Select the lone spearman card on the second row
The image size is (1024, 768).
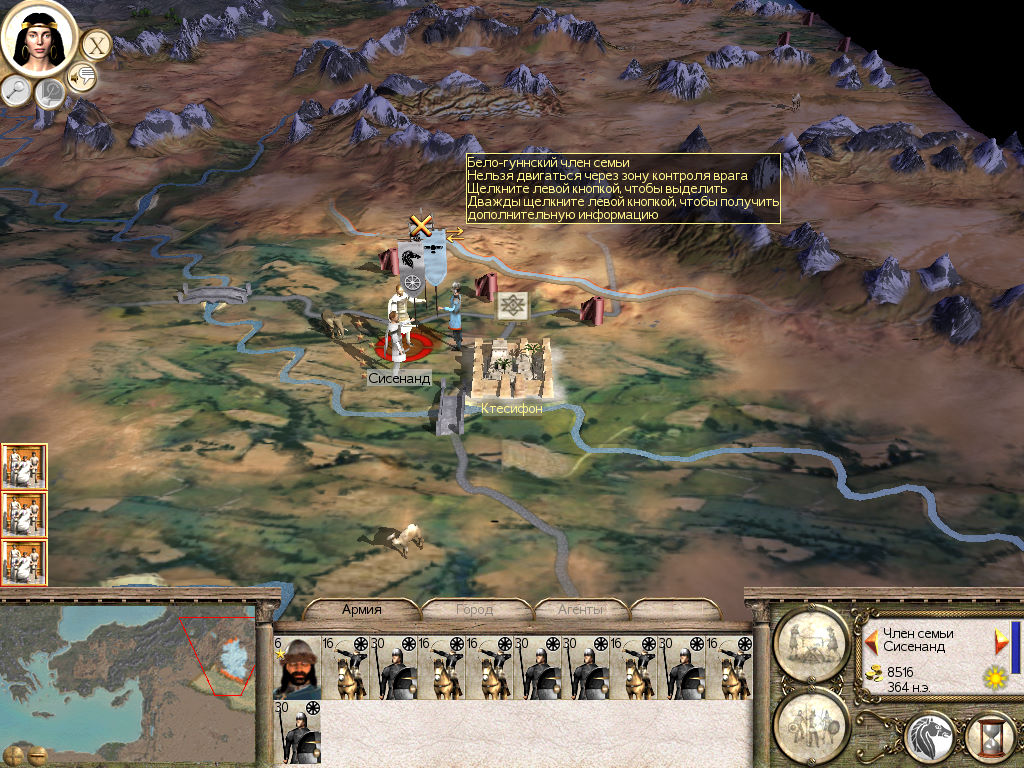coord(297,731)
